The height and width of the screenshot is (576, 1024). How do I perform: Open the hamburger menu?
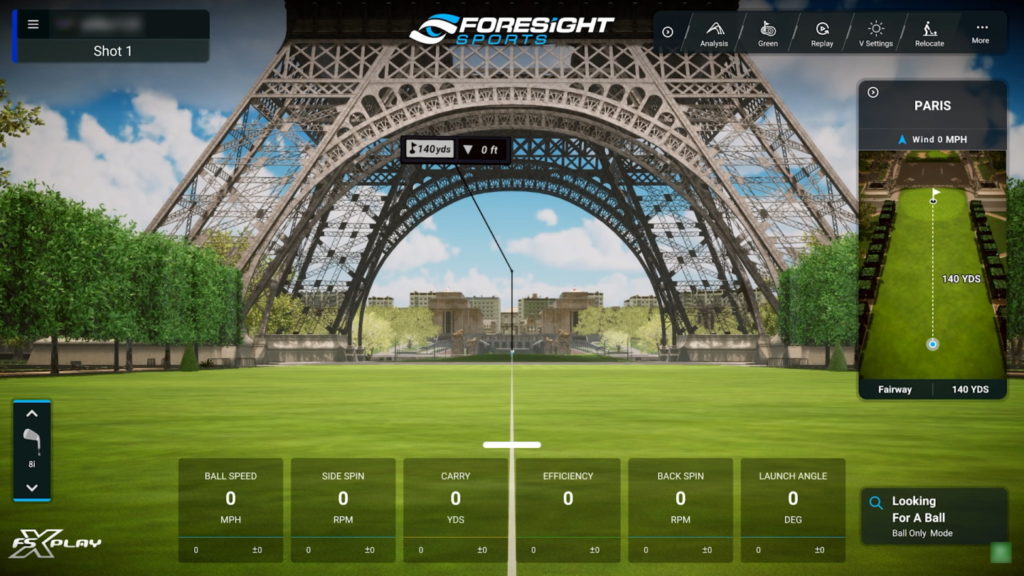tap(33, 24)
